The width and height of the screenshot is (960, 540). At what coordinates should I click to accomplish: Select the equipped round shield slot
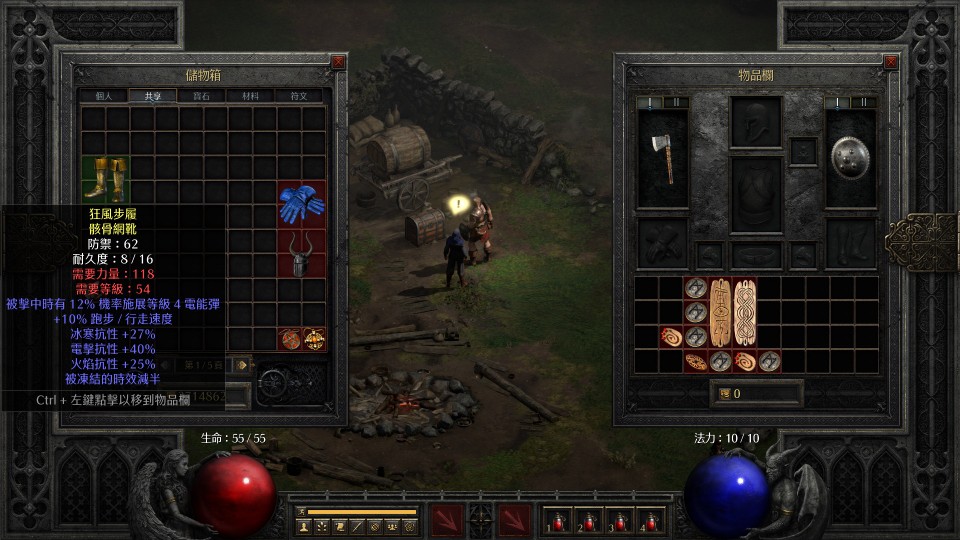(x=850, y=158)
